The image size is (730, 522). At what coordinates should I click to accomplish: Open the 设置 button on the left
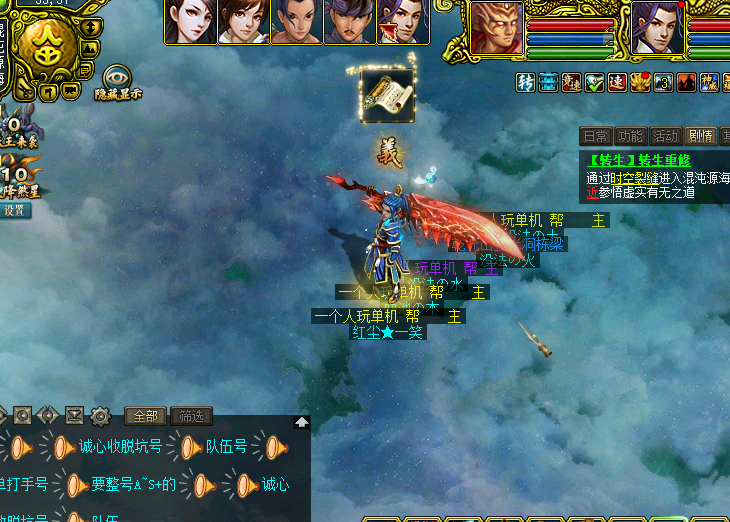[14, 211]
